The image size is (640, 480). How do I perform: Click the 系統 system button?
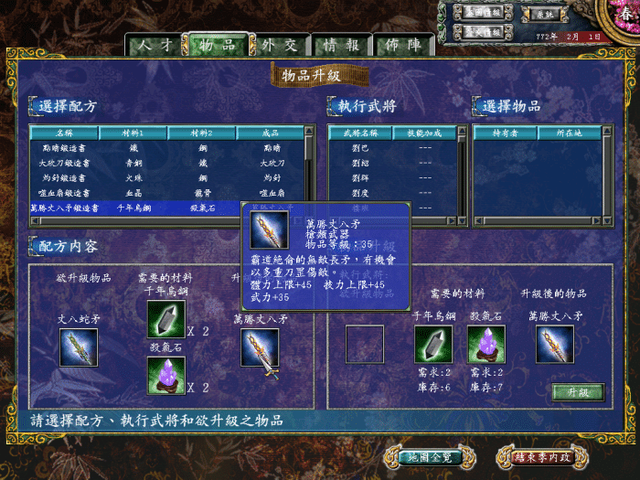(x=543, y=15)
